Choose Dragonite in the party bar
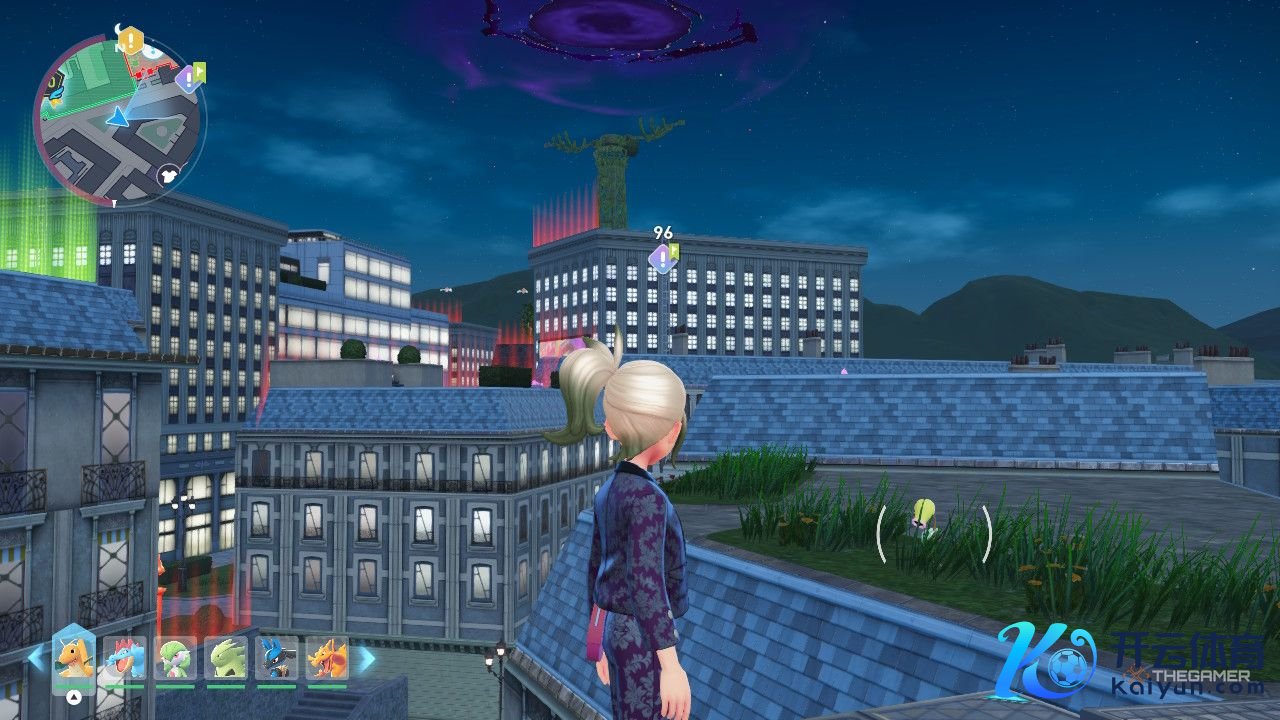The image size is (1280, 720). [x=74, y=658]
